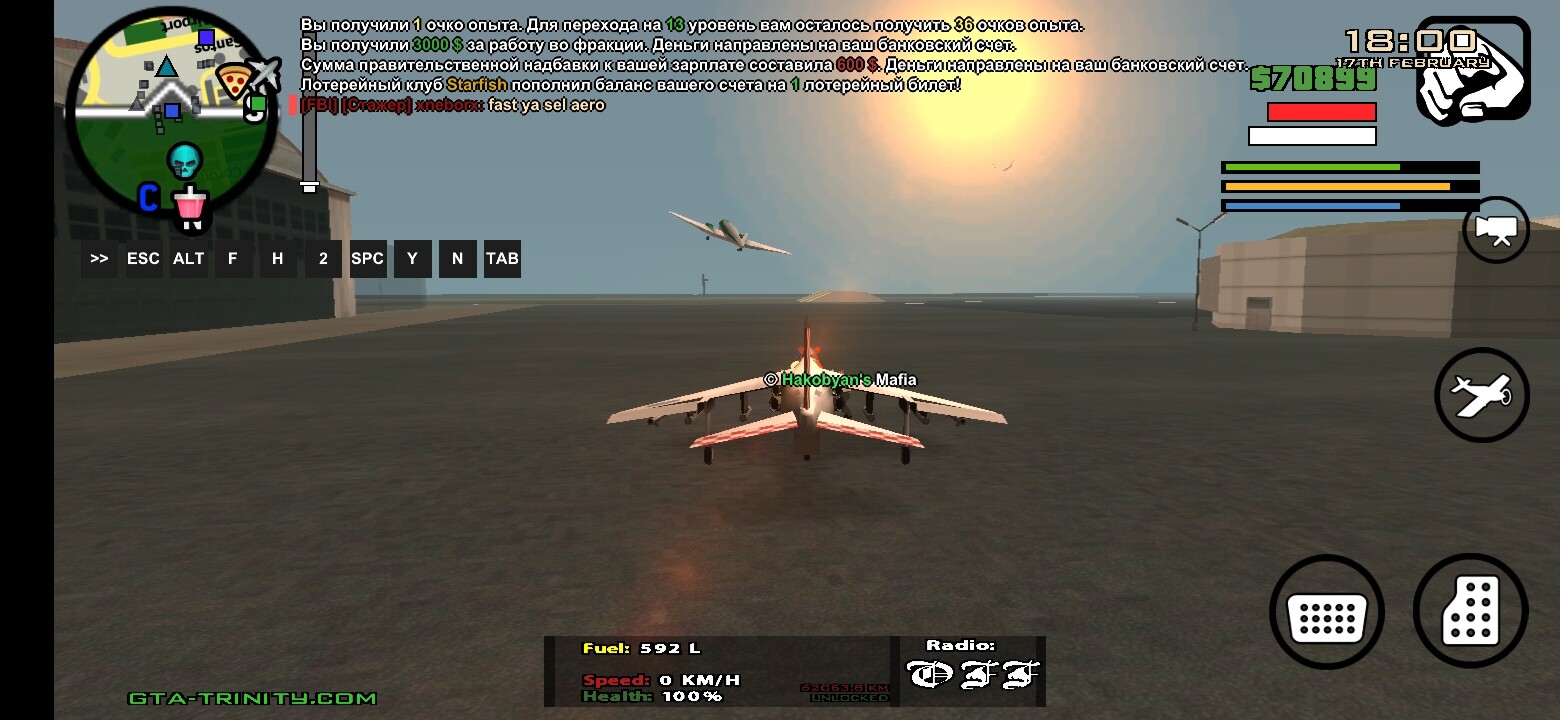The width and height of the screenshot is (1560, 720).
Task: Tap the Y key button
Action: pyautogui.click(x=412, y=259)
